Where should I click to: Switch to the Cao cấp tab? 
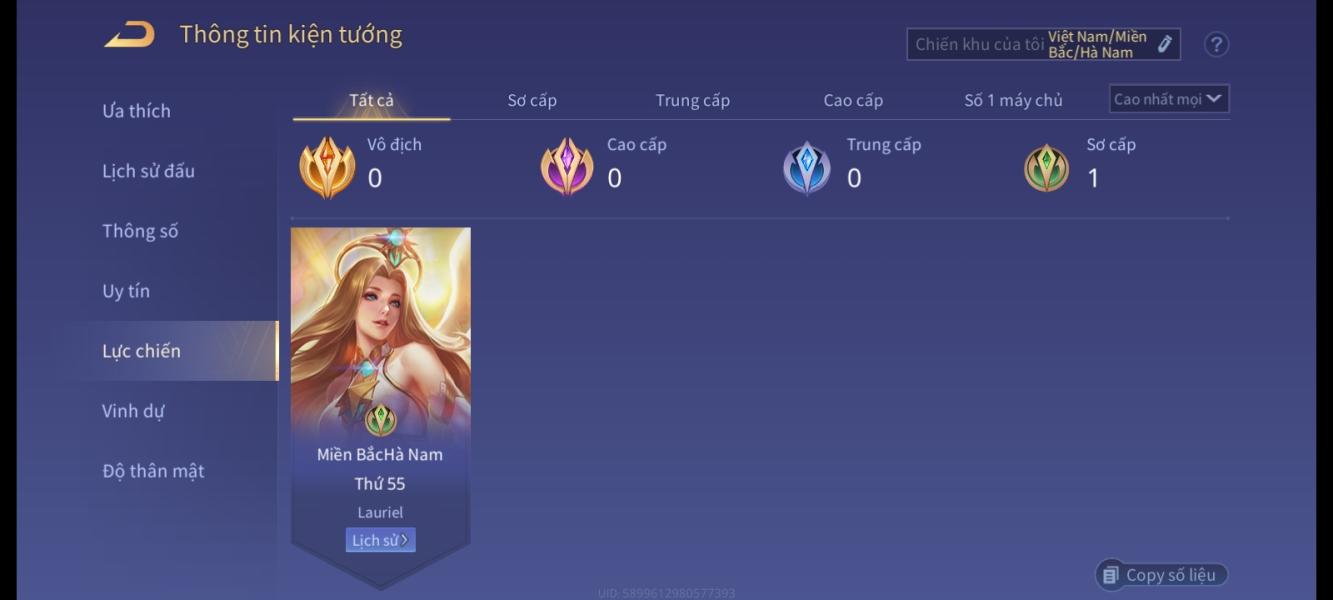853,100
